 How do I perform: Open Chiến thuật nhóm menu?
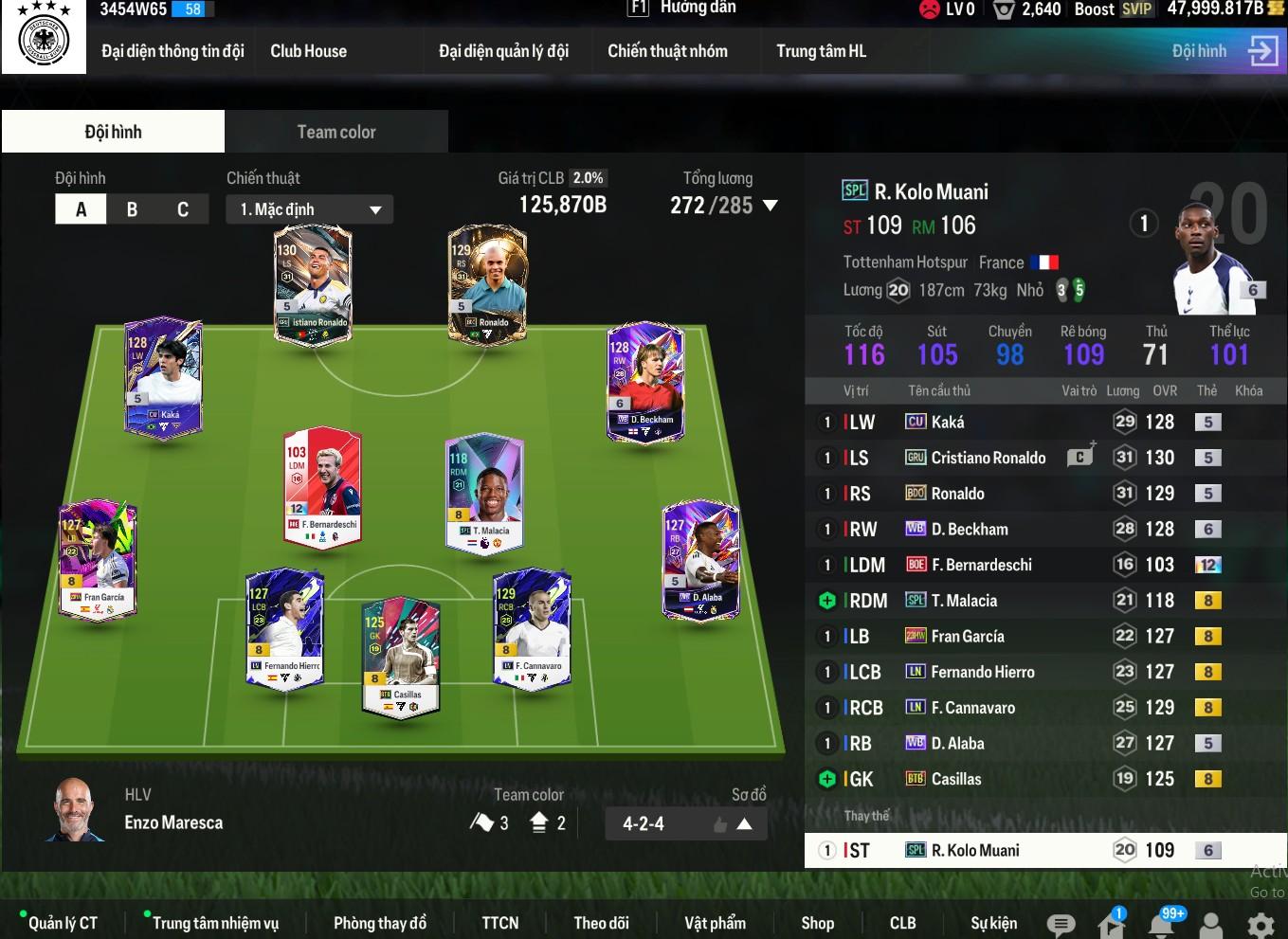(x=667, y=51)
